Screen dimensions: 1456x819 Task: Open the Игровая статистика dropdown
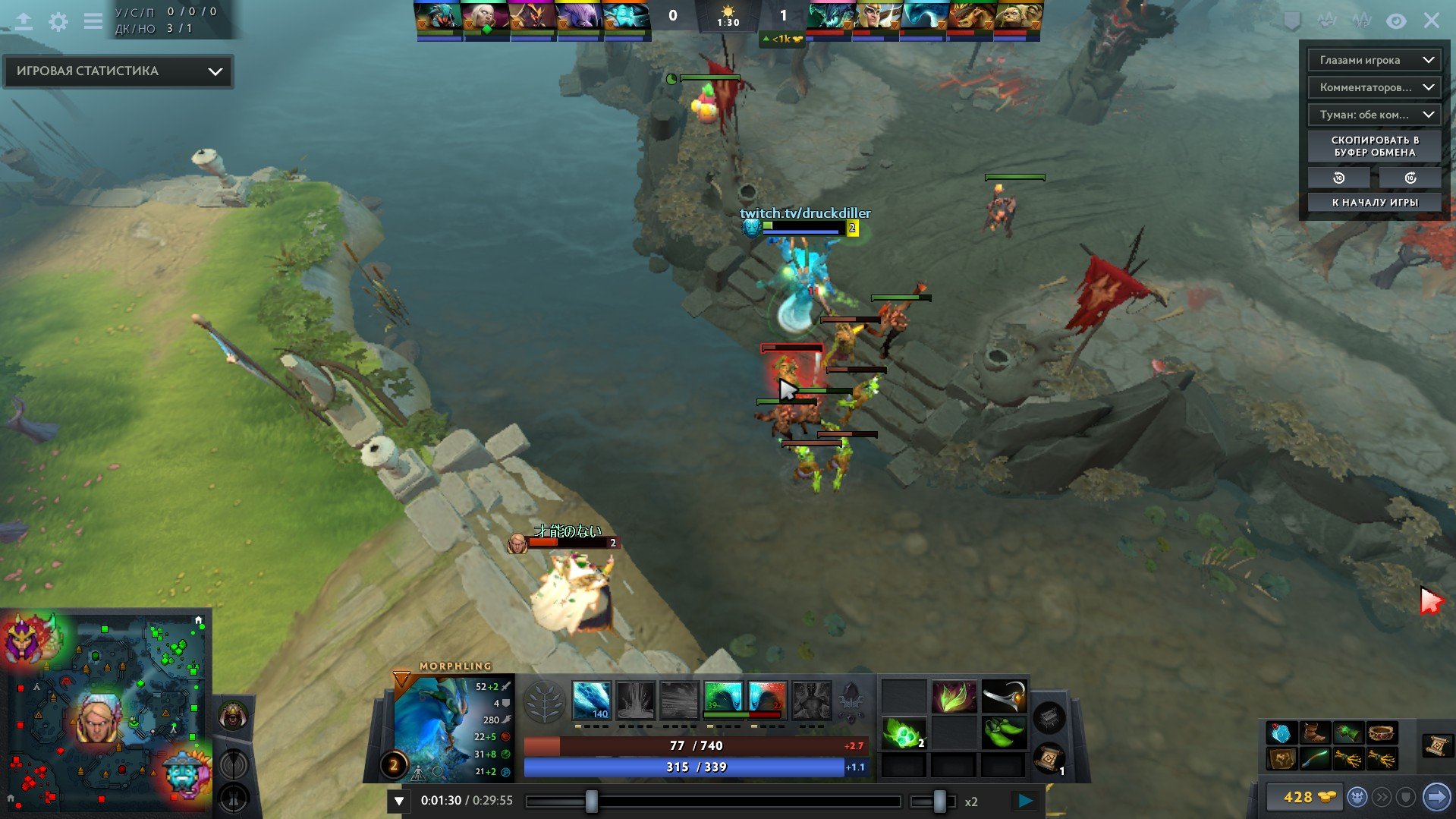(118, 71)
